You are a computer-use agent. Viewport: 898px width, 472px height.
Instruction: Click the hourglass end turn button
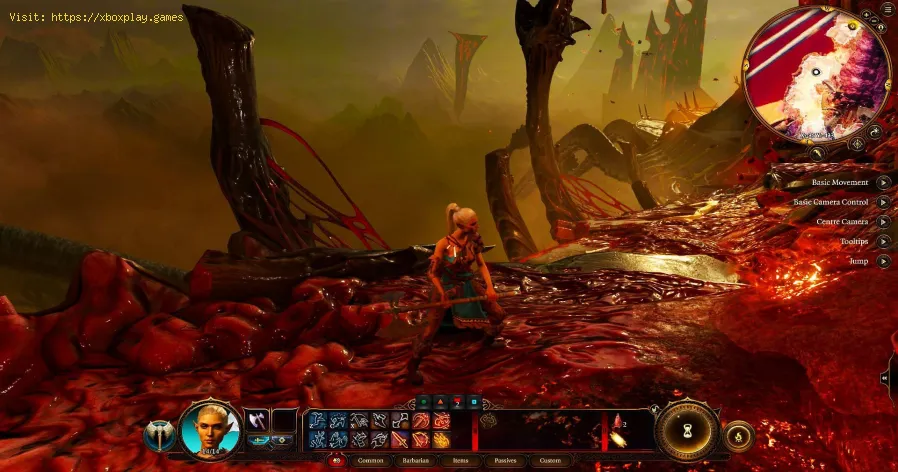[x=687, y=432]
